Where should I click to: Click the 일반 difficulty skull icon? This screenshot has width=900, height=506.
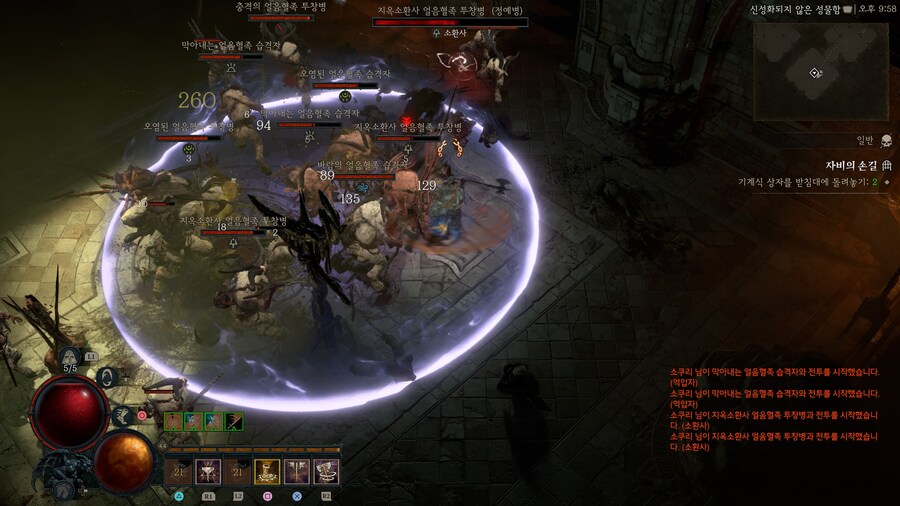[x=885, y=140]
